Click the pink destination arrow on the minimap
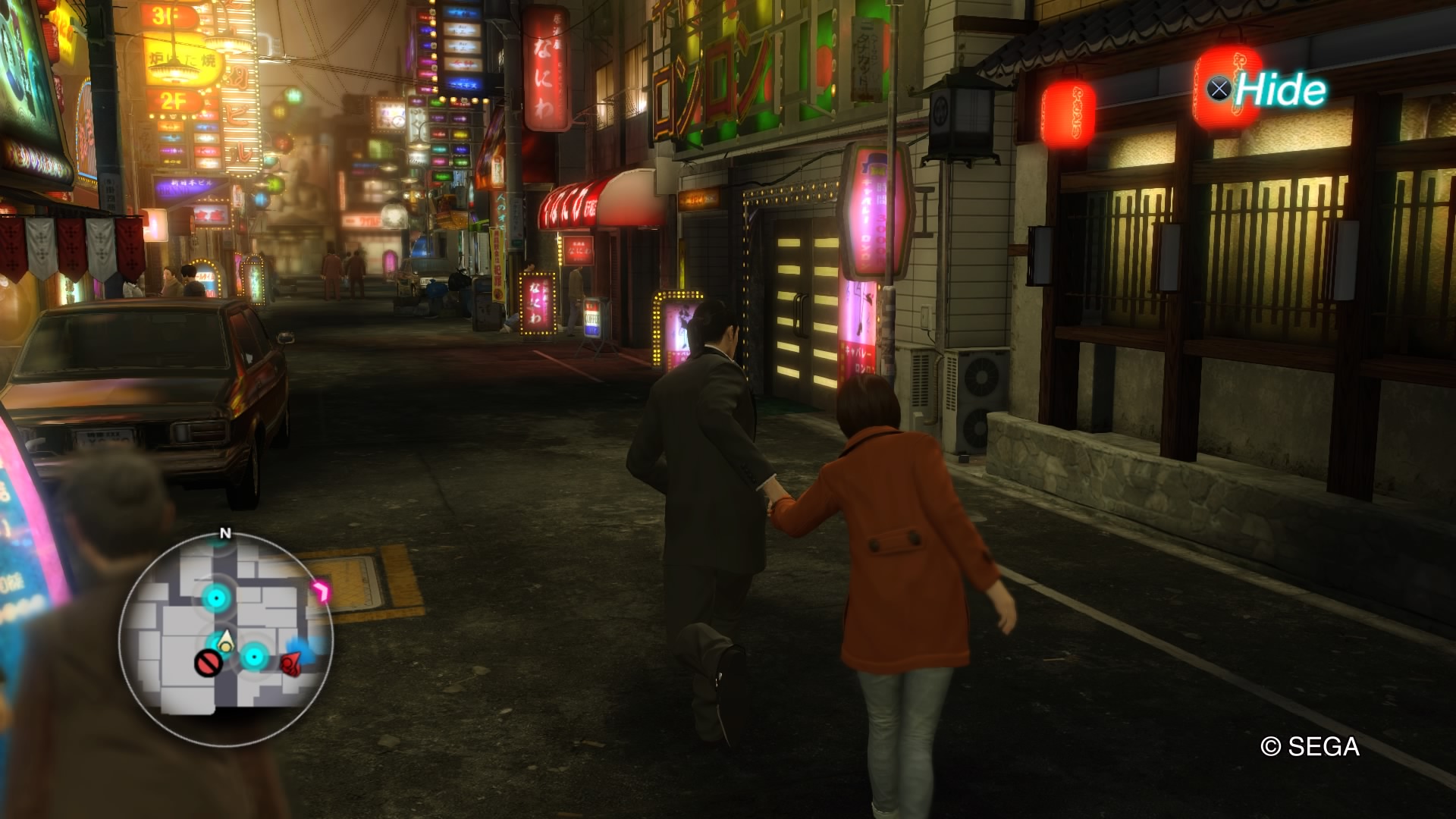The image size is (1456, 819). (321, 591)
